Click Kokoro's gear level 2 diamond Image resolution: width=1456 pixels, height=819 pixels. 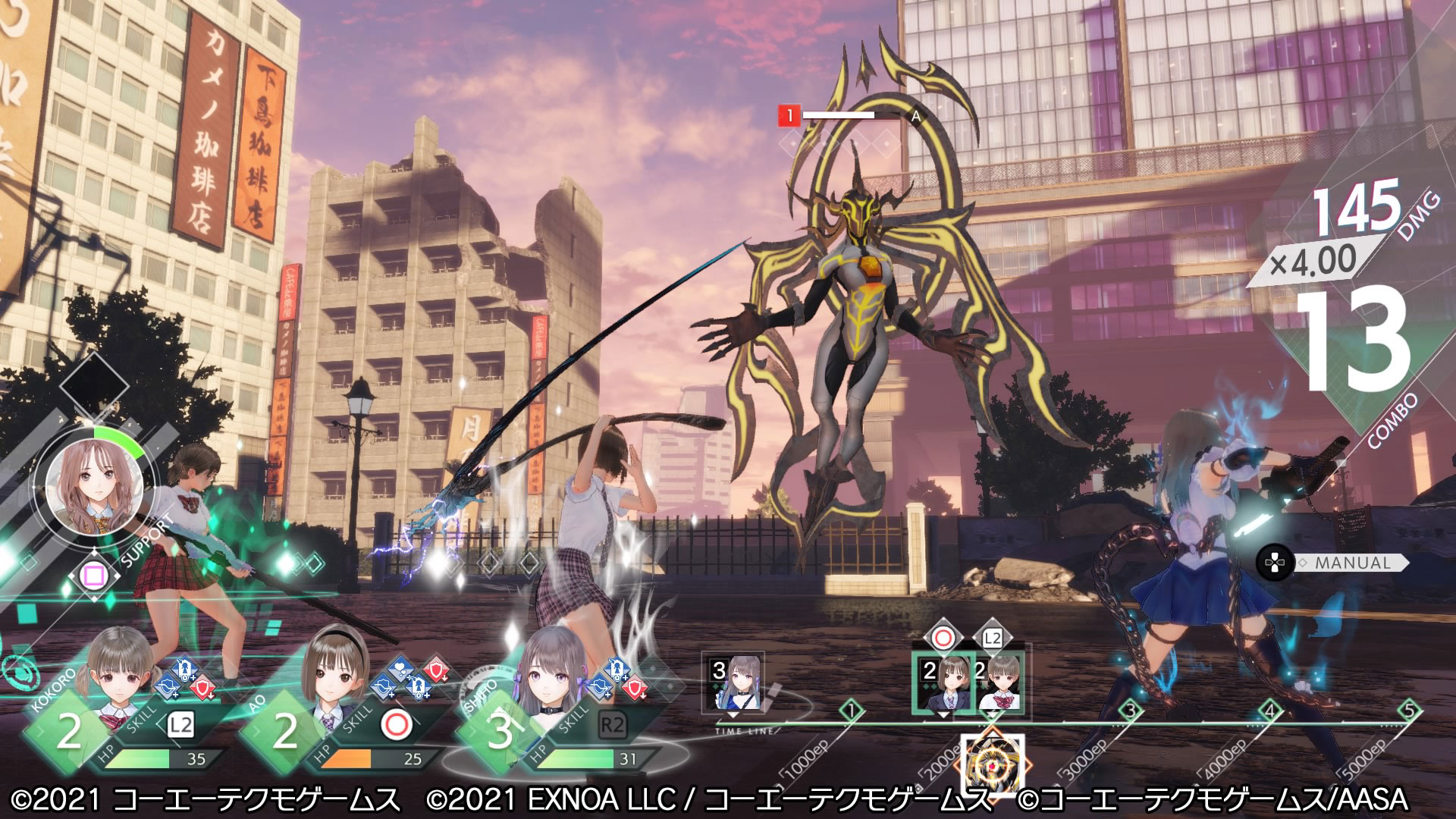coord(68,732)
